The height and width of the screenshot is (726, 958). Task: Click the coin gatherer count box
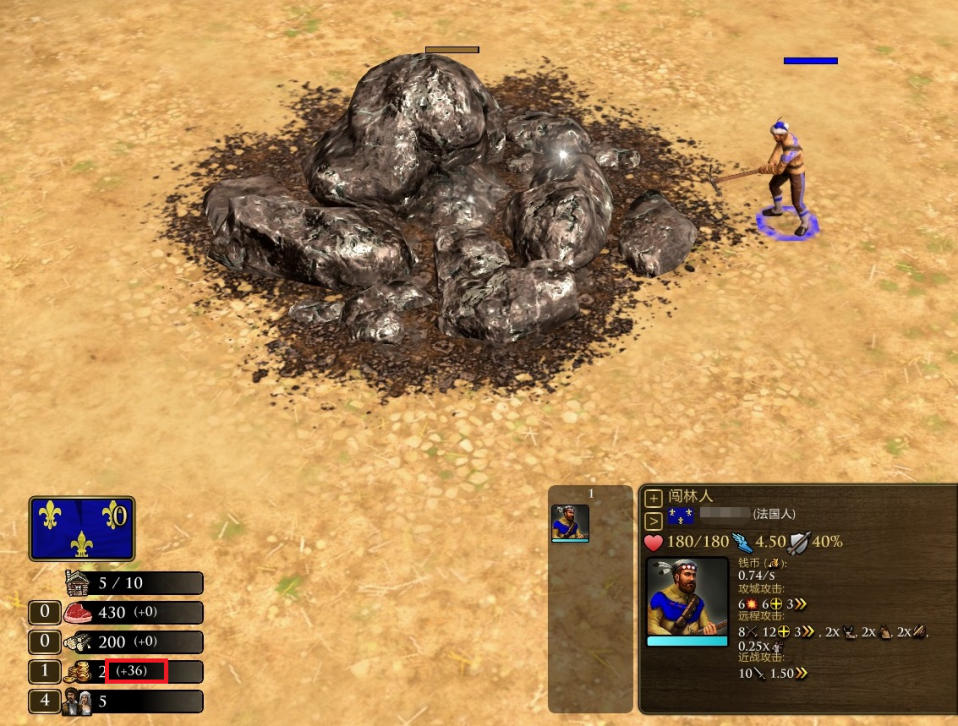[44, 672]
